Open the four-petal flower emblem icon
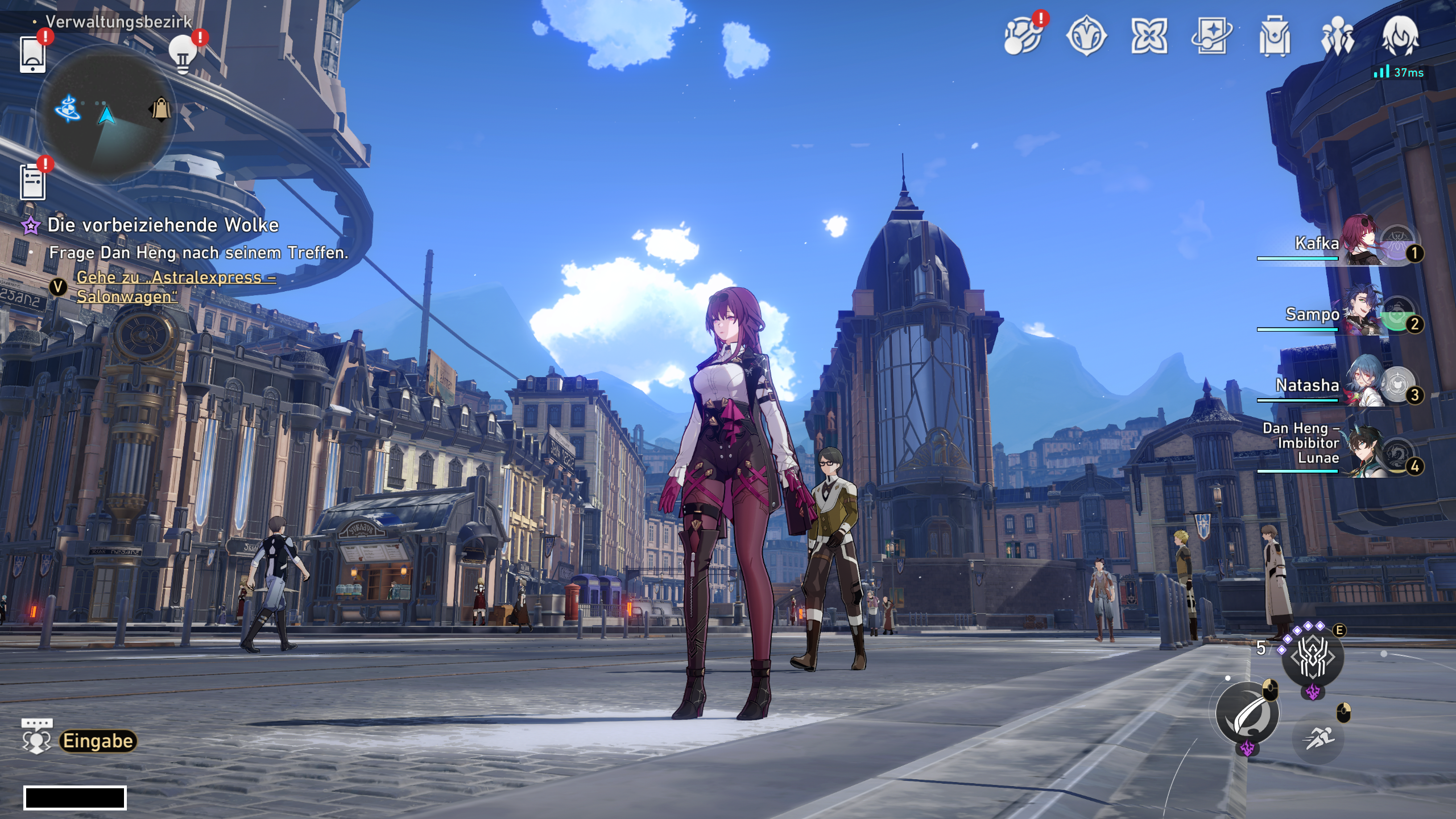The height and width of the screenshot is (819, 1456). click(1149, 36)
